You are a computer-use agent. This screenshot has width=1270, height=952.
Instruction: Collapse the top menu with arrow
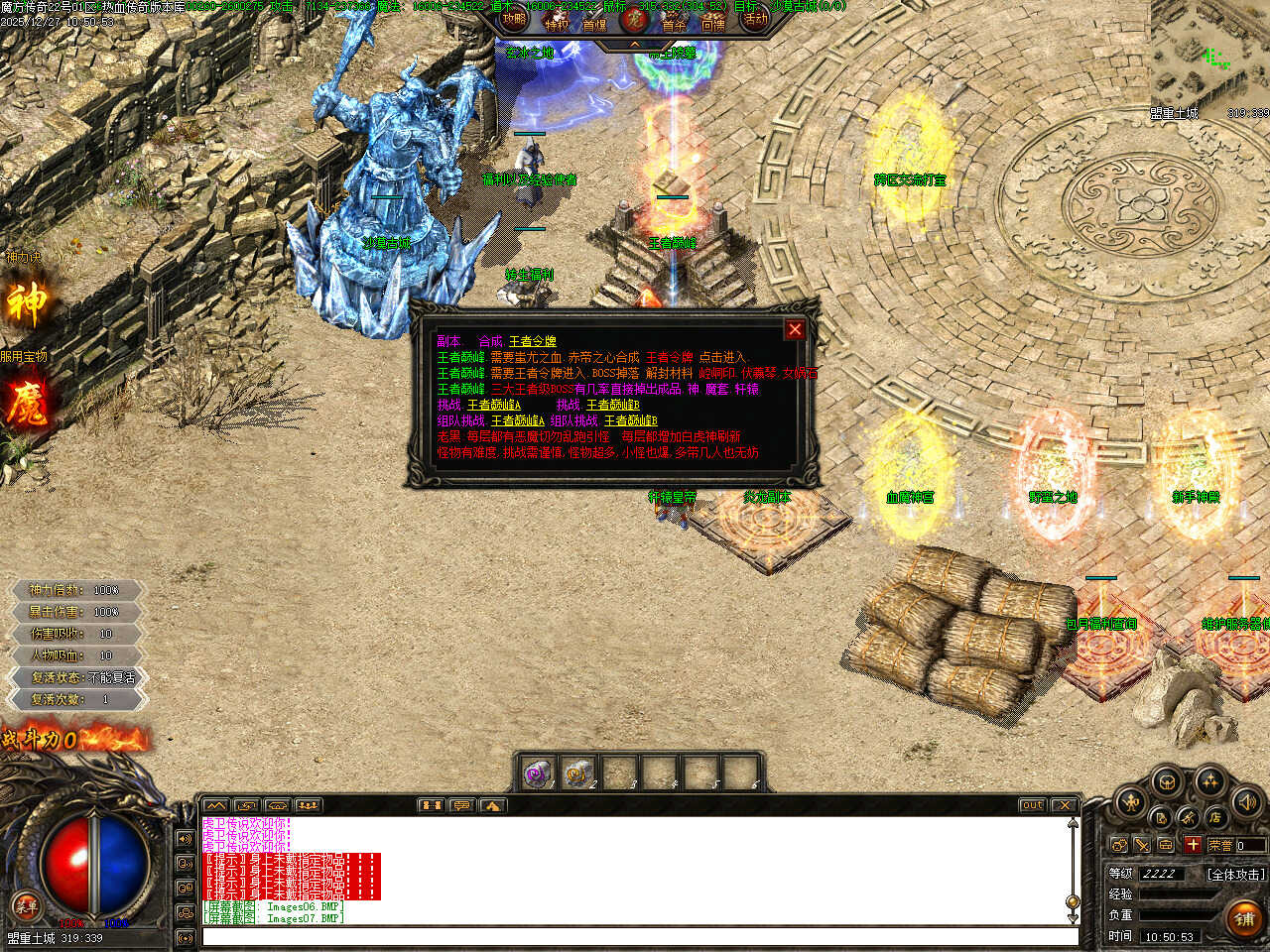coord(635,45)
